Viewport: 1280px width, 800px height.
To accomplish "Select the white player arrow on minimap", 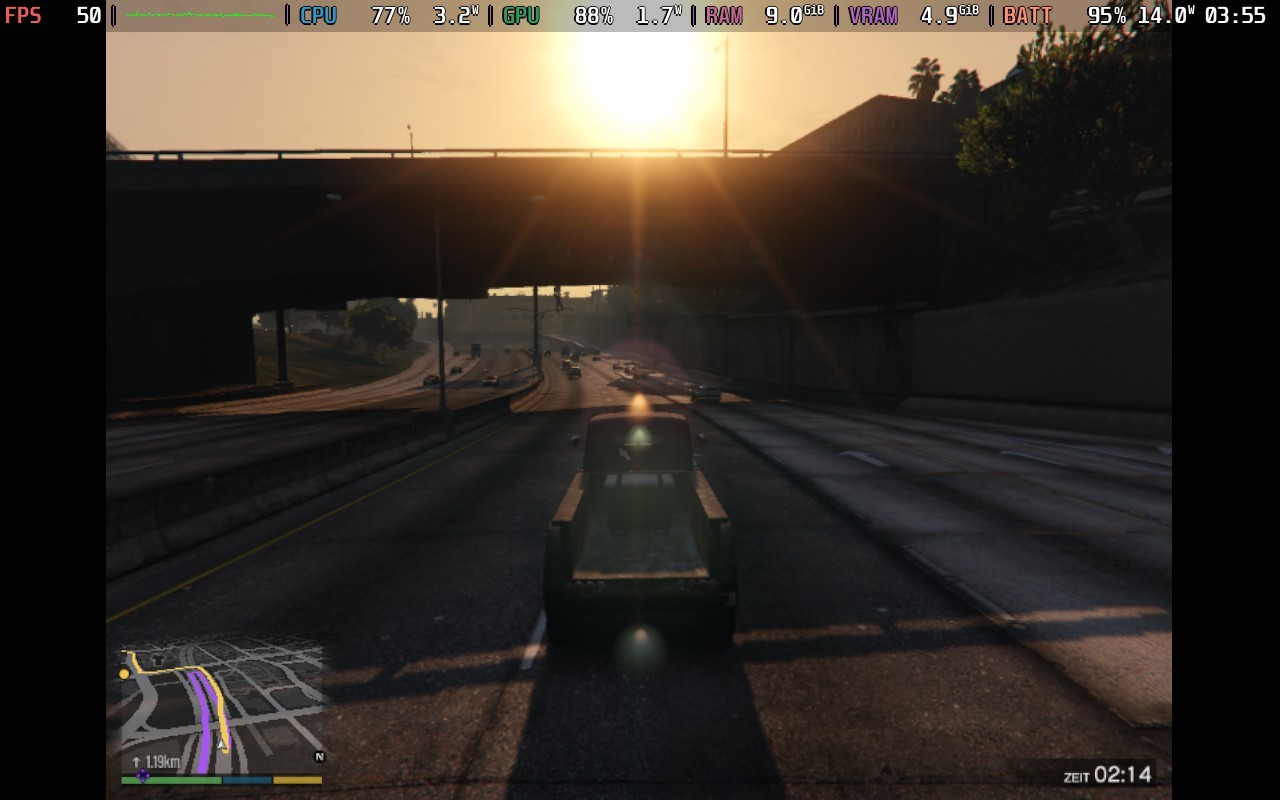I will point(221,743).
